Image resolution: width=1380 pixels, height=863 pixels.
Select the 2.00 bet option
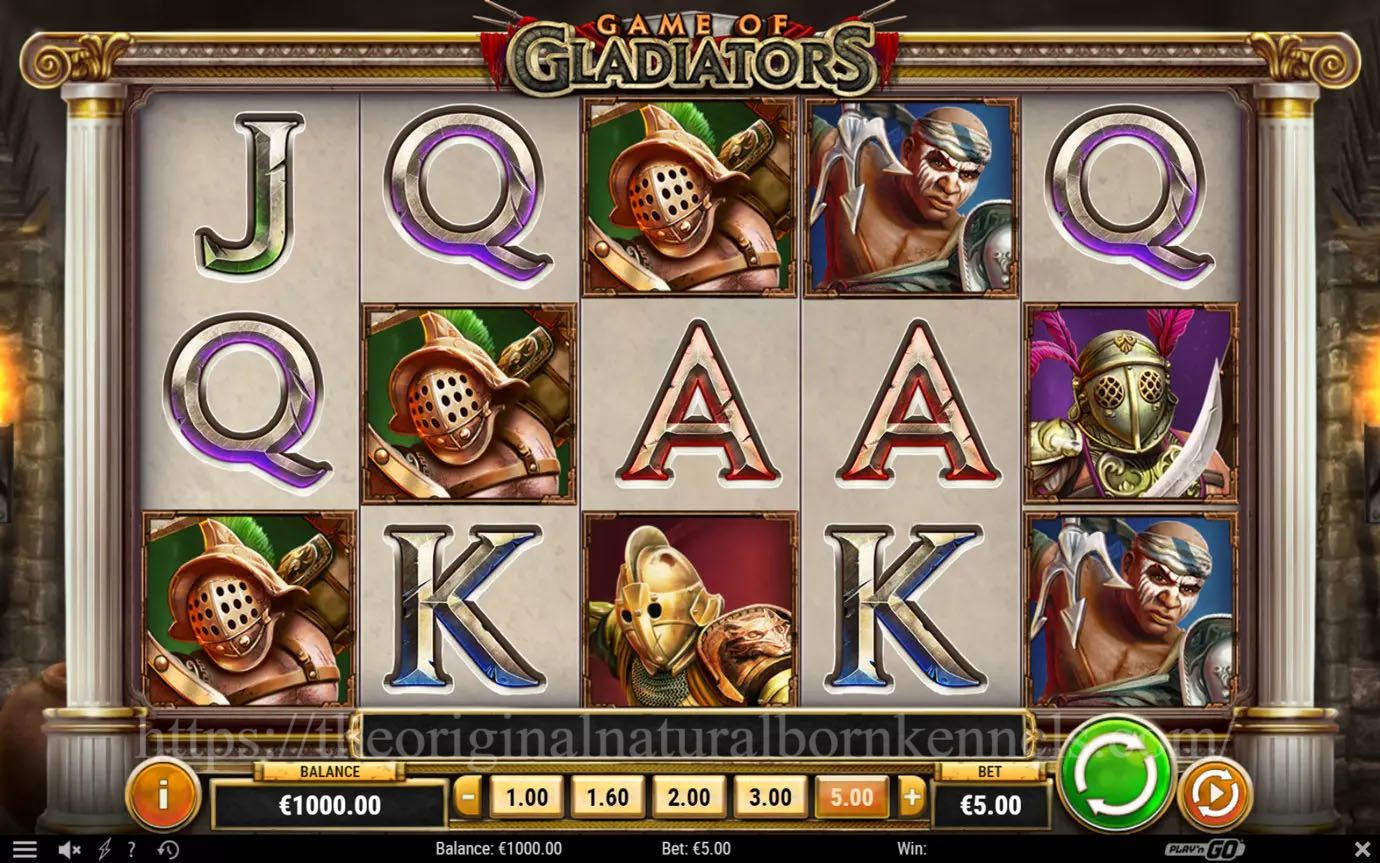click(689, 797)
